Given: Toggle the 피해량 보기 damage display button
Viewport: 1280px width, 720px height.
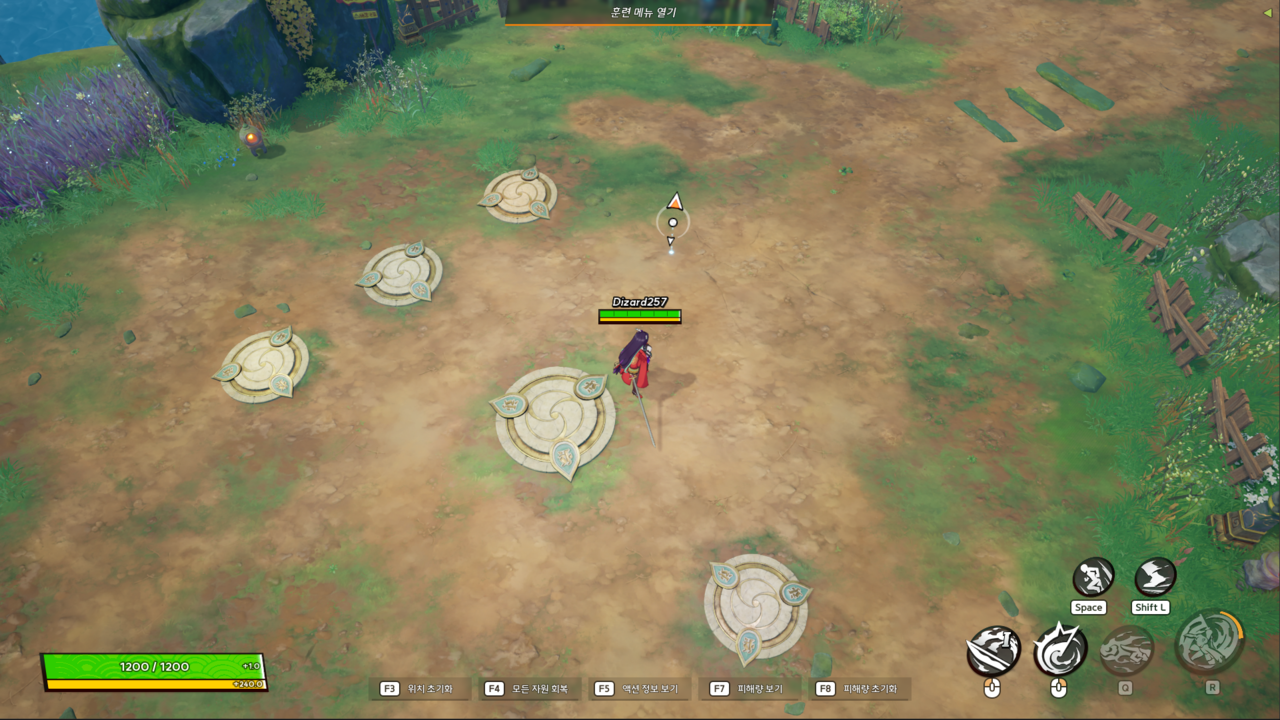Looking at the screenshot, I should coord(749,689).
